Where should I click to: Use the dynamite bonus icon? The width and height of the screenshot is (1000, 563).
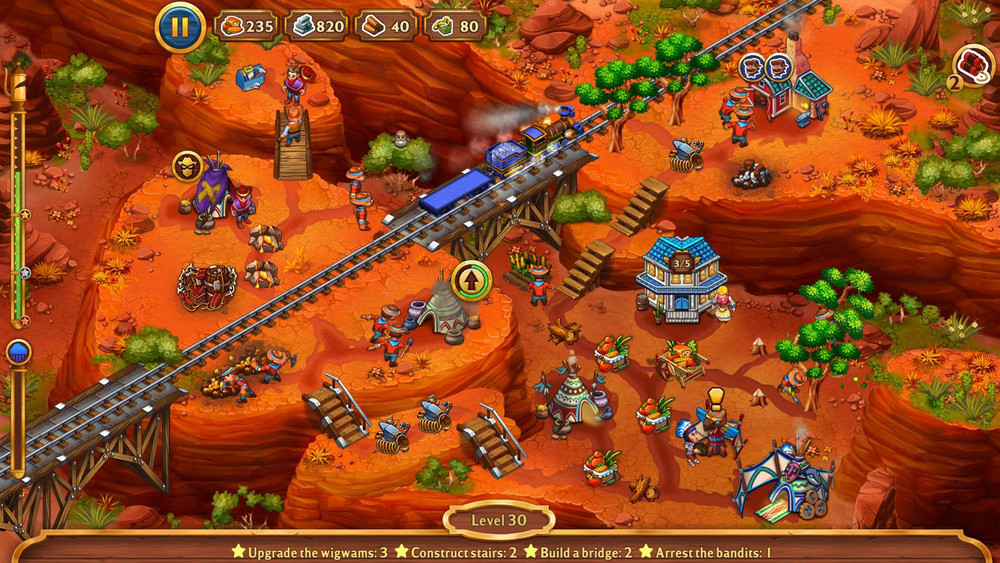(970, 64)
